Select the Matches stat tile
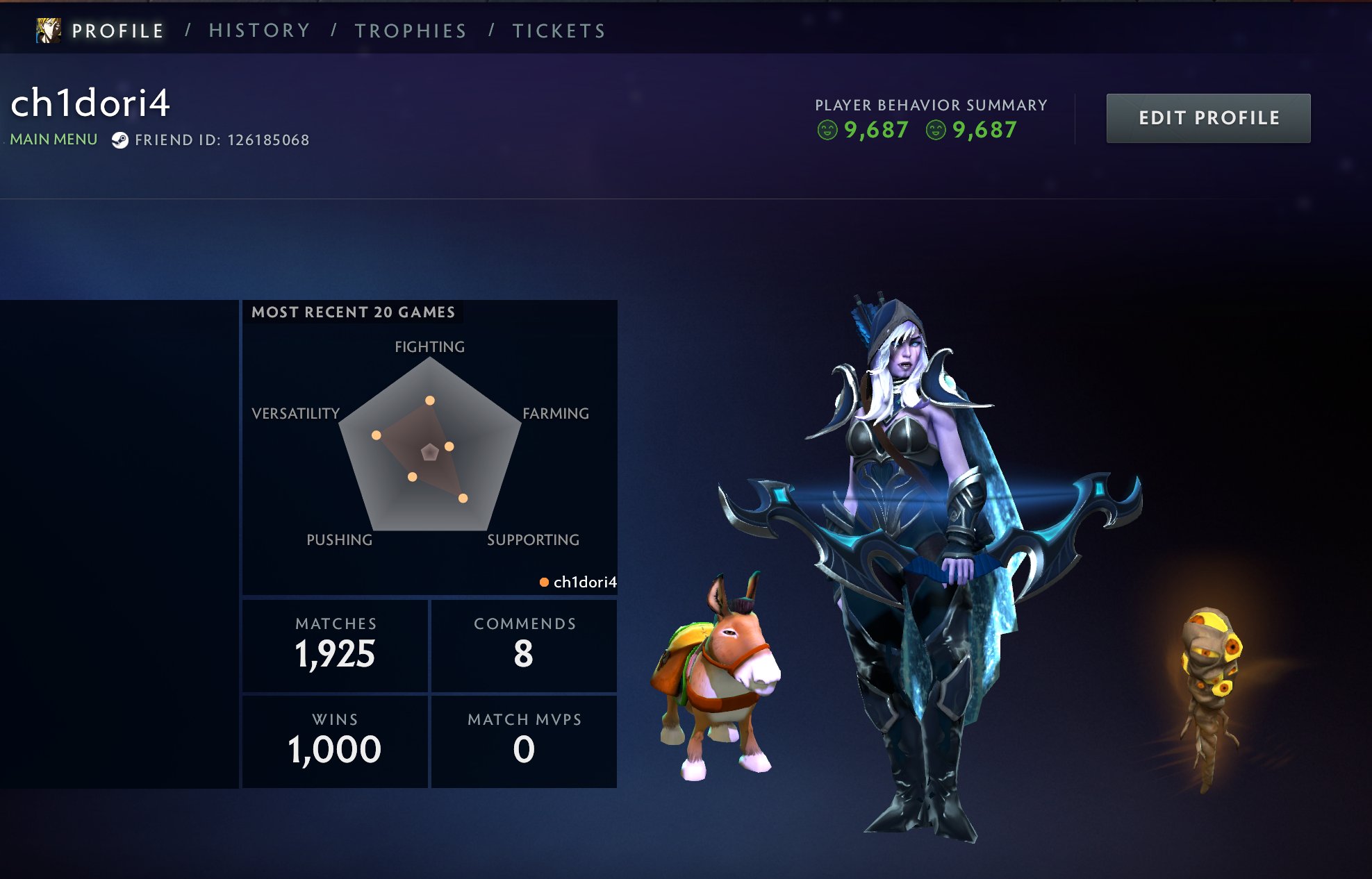The image size is (1372, 879). click(335, 646)
